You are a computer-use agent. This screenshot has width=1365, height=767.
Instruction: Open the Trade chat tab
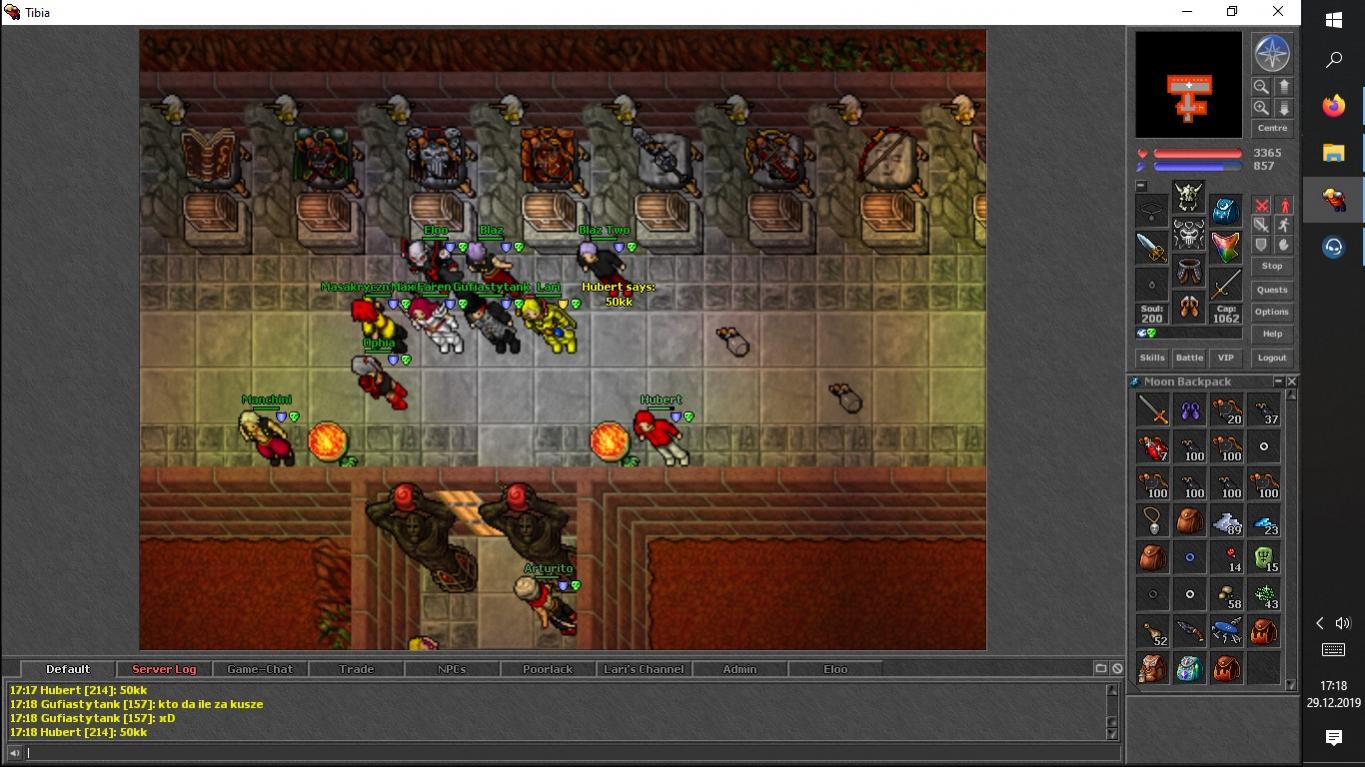[356, 669]
